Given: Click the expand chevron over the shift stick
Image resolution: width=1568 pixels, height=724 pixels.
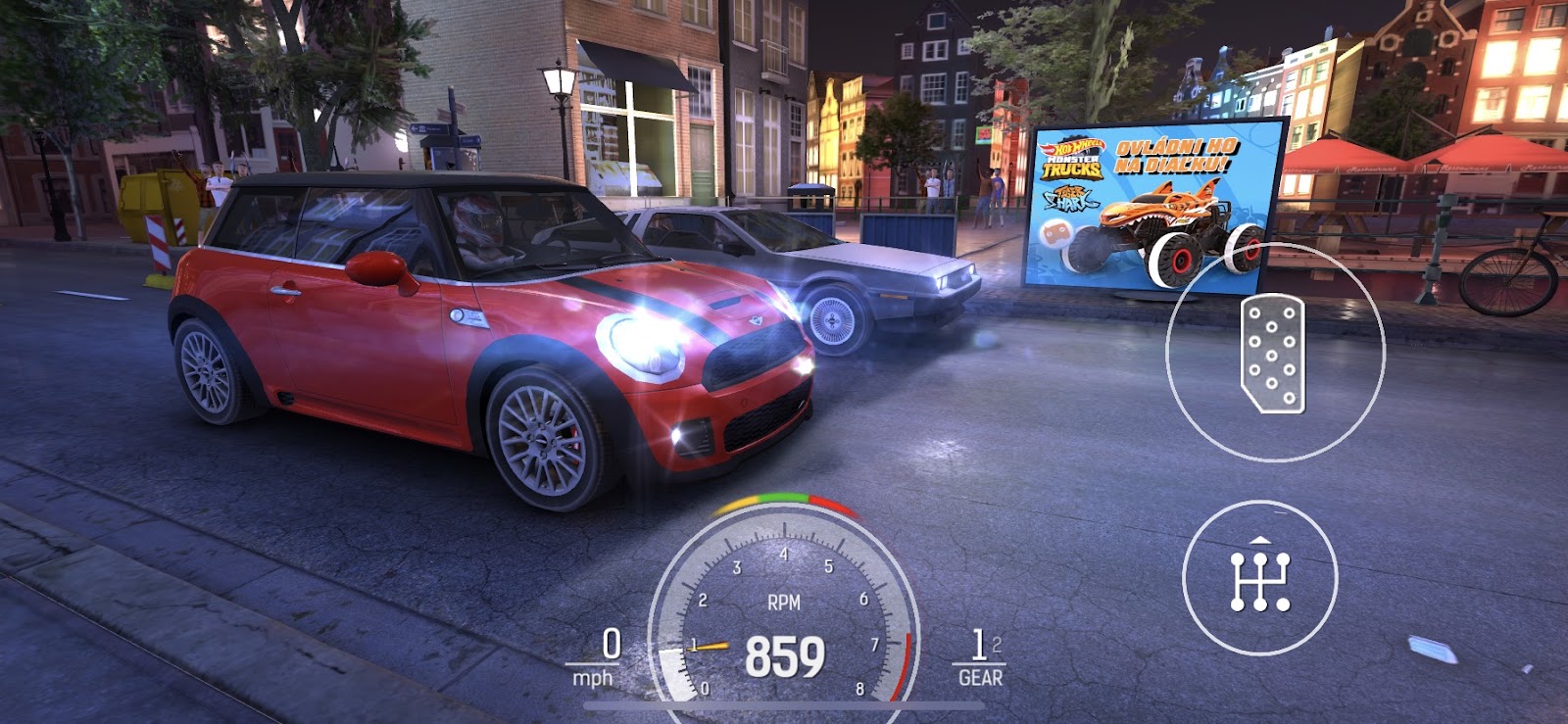Looking at the screenshot, I should tap(1259, 542).
